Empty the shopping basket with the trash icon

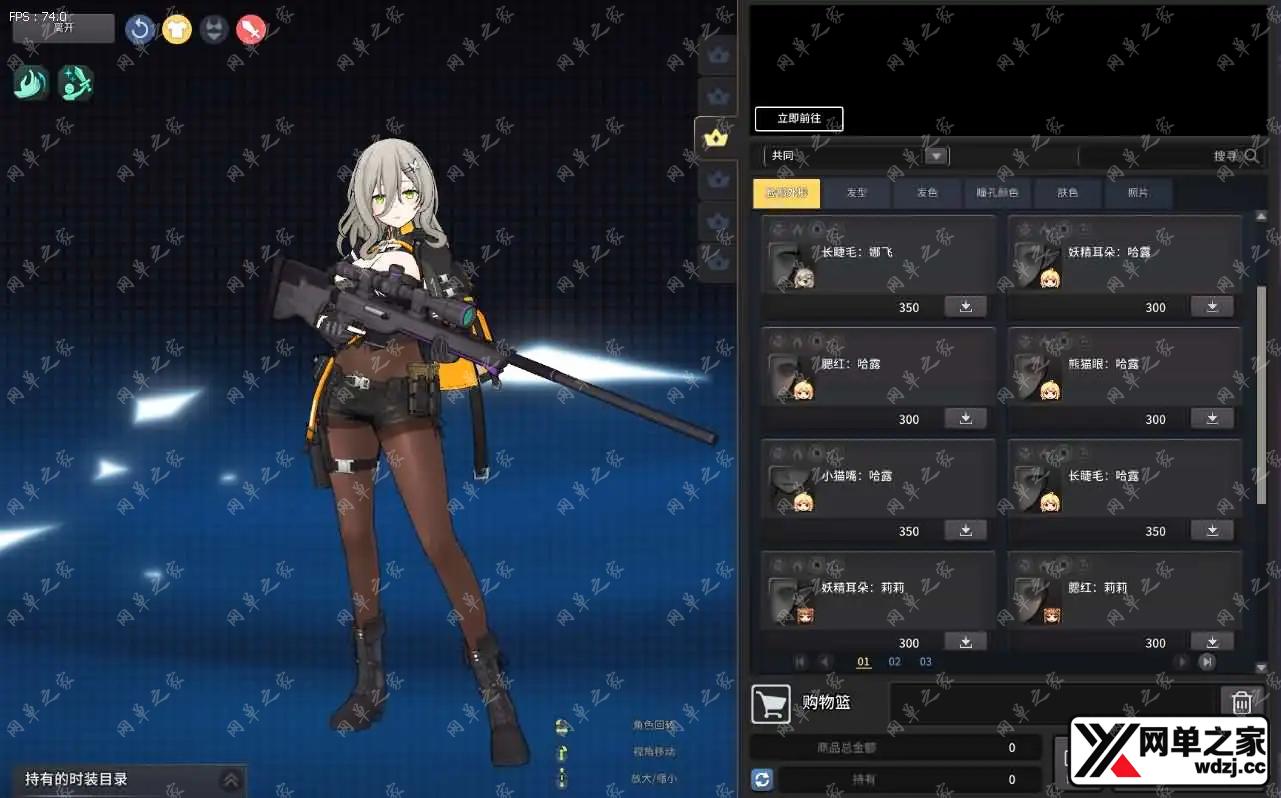click(x=1241, y=702)
